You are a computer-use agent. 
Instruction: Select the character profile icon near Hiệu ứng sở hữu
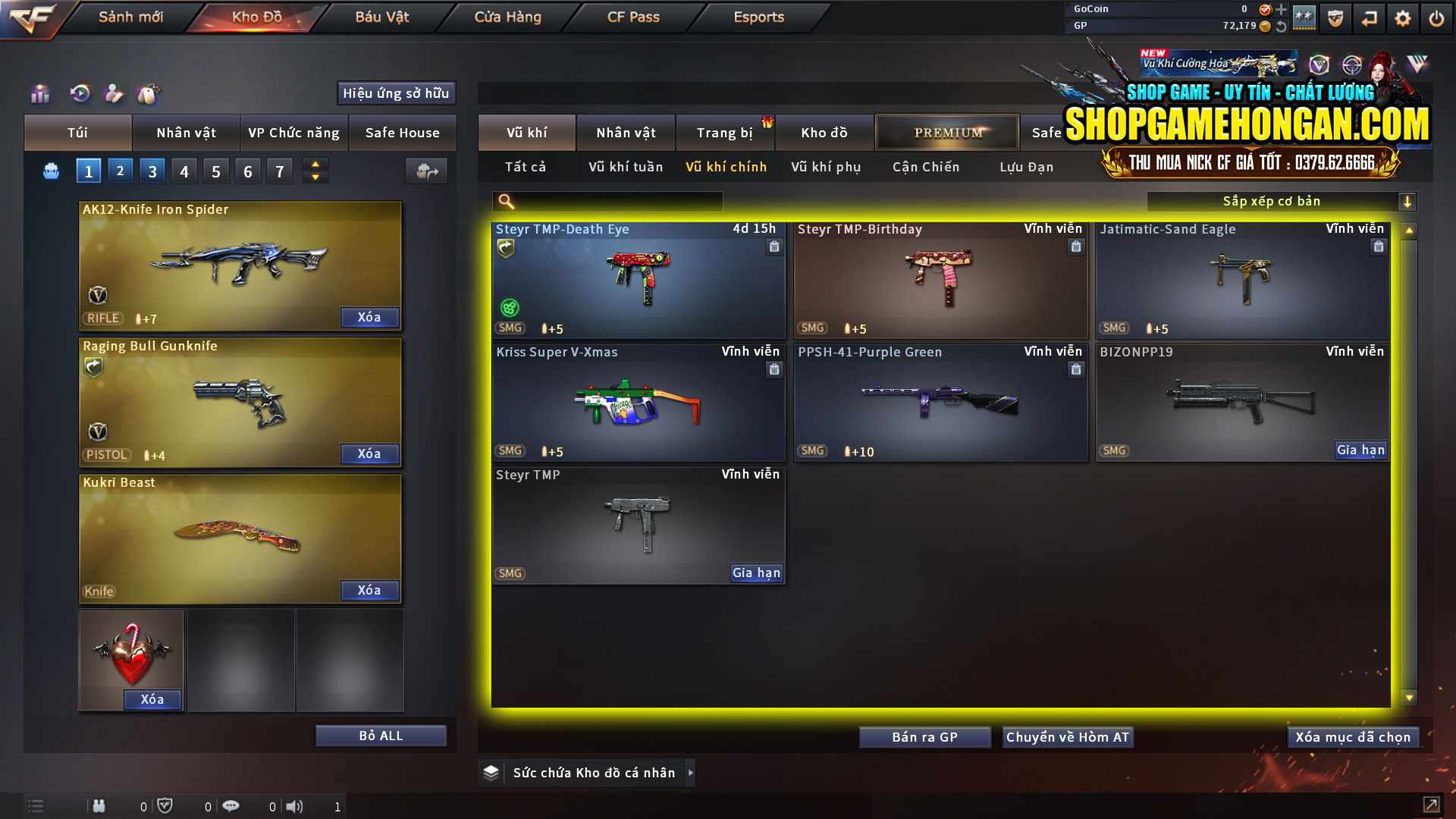click(115, 94)
